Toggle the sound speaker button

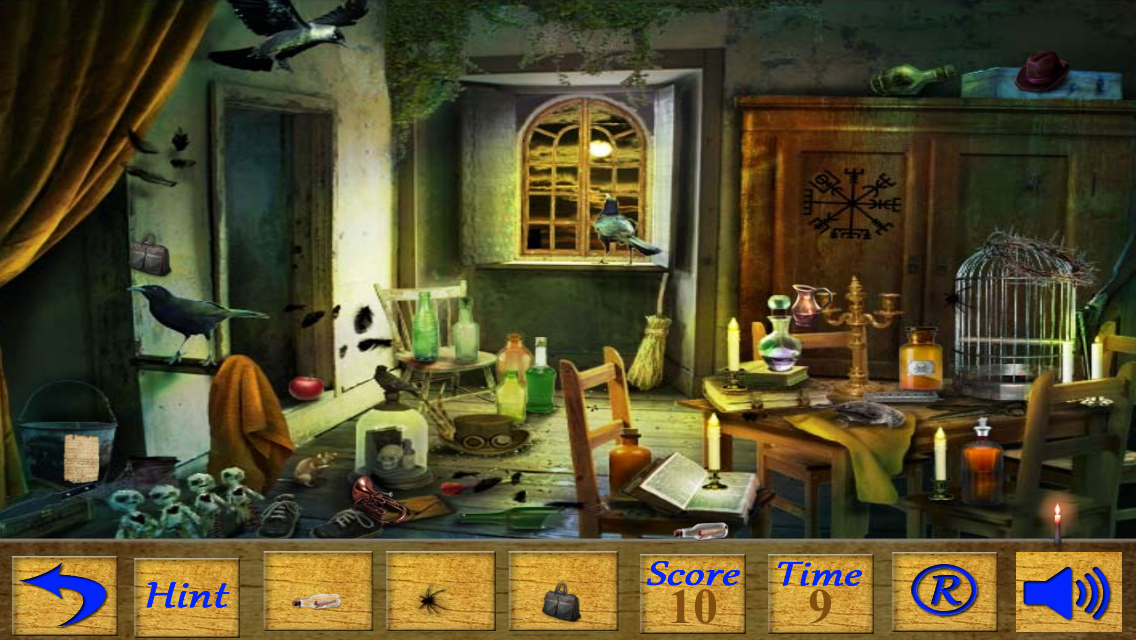1068,593
